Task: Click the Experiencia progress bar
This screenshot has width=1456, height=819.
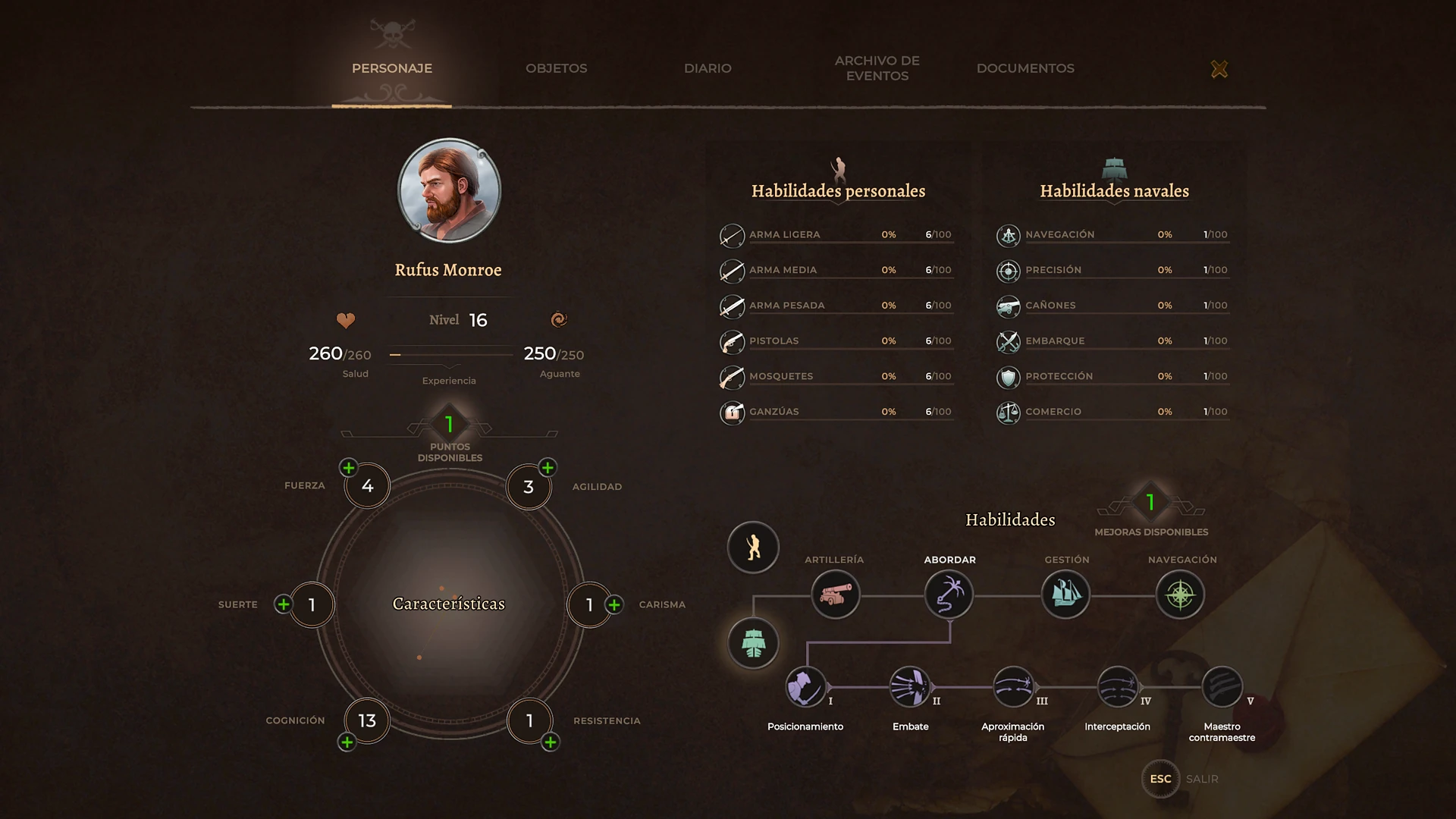Action: [449, 353]
